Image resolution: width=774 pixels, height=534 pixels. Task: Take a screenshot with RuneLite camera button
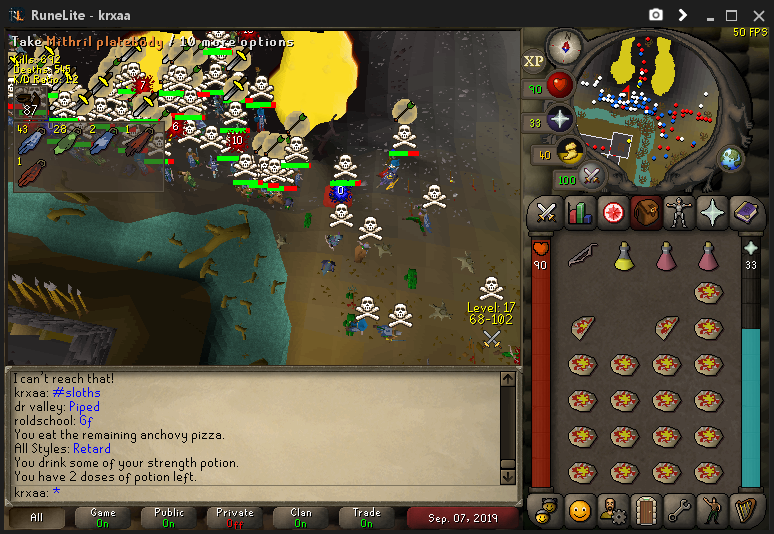[655, 15]
